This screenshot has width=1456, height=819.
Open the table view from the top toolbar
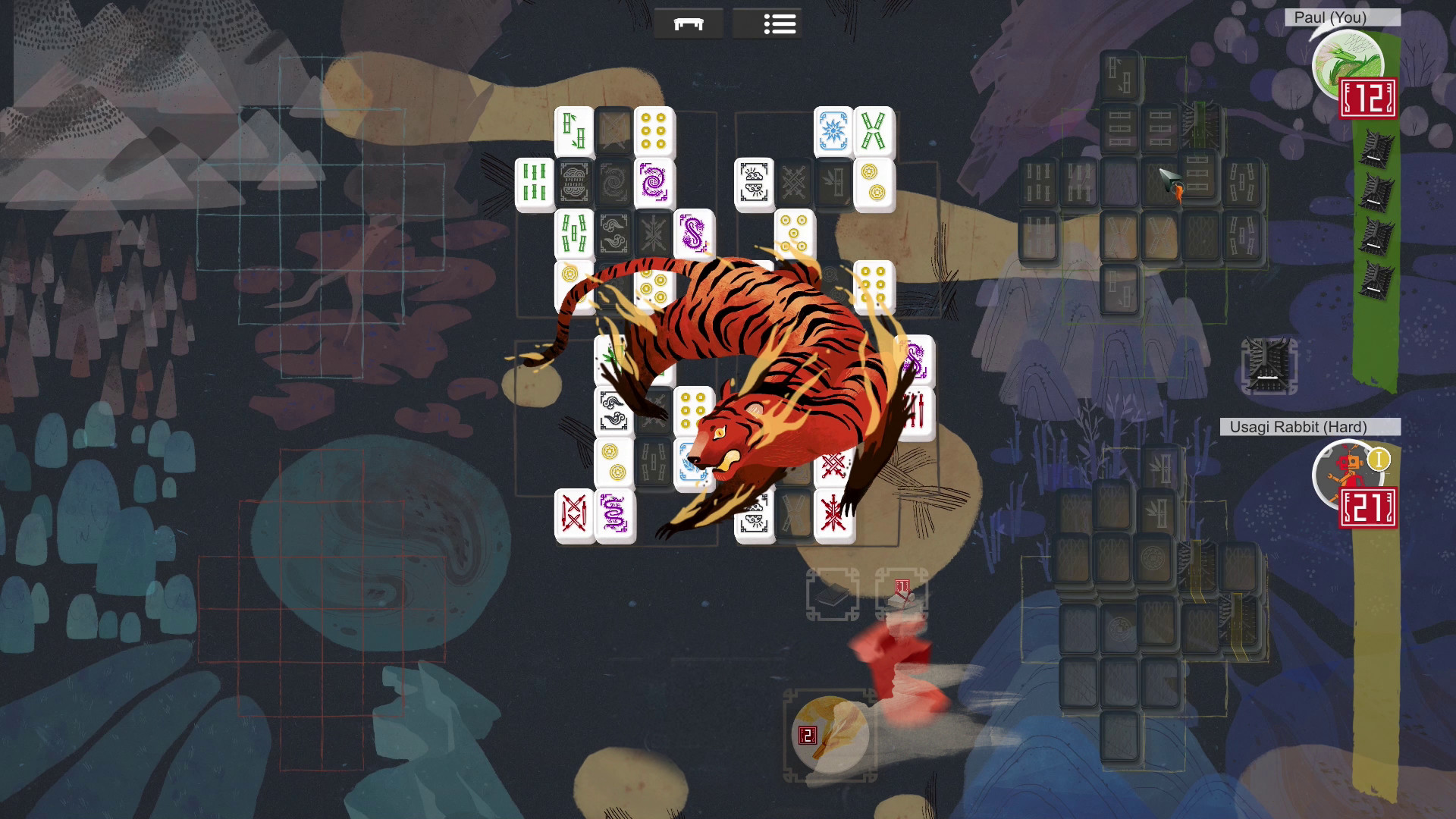point(689,23)
